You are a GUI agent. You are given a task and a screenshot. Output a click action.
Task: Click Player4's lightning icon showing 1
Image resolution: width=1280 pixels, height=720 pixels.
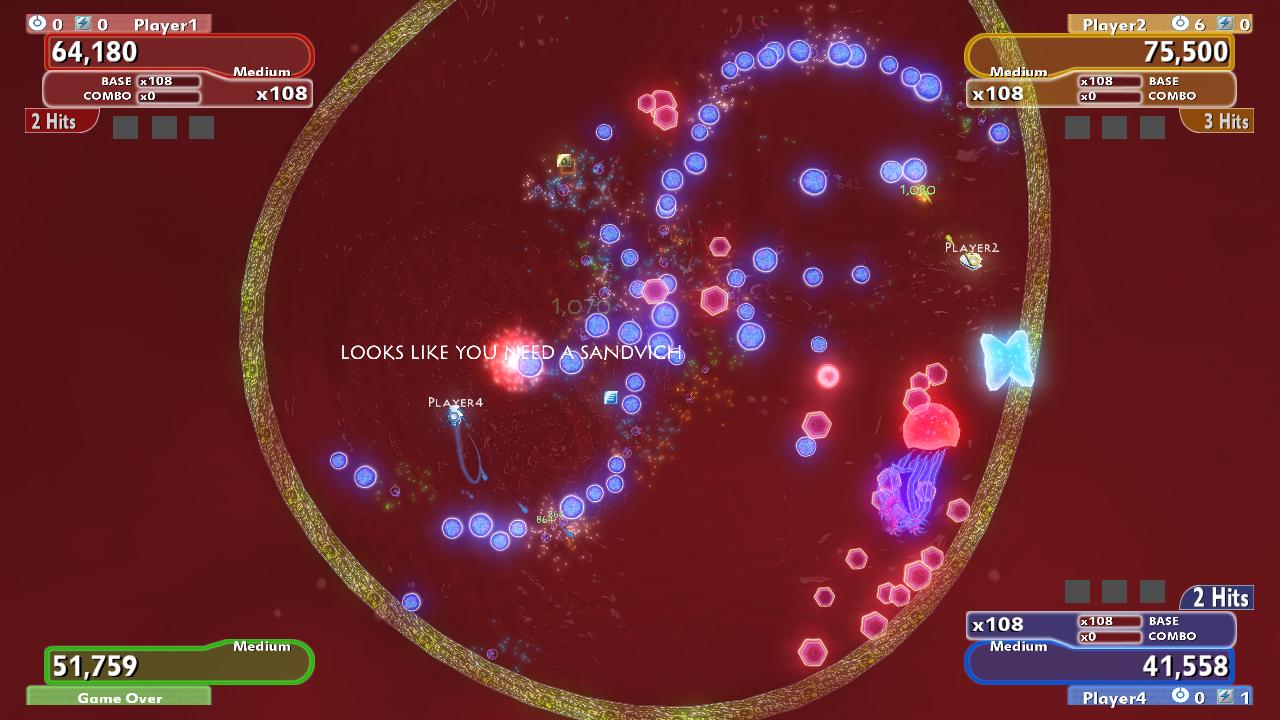click(x=1226, y=698)
